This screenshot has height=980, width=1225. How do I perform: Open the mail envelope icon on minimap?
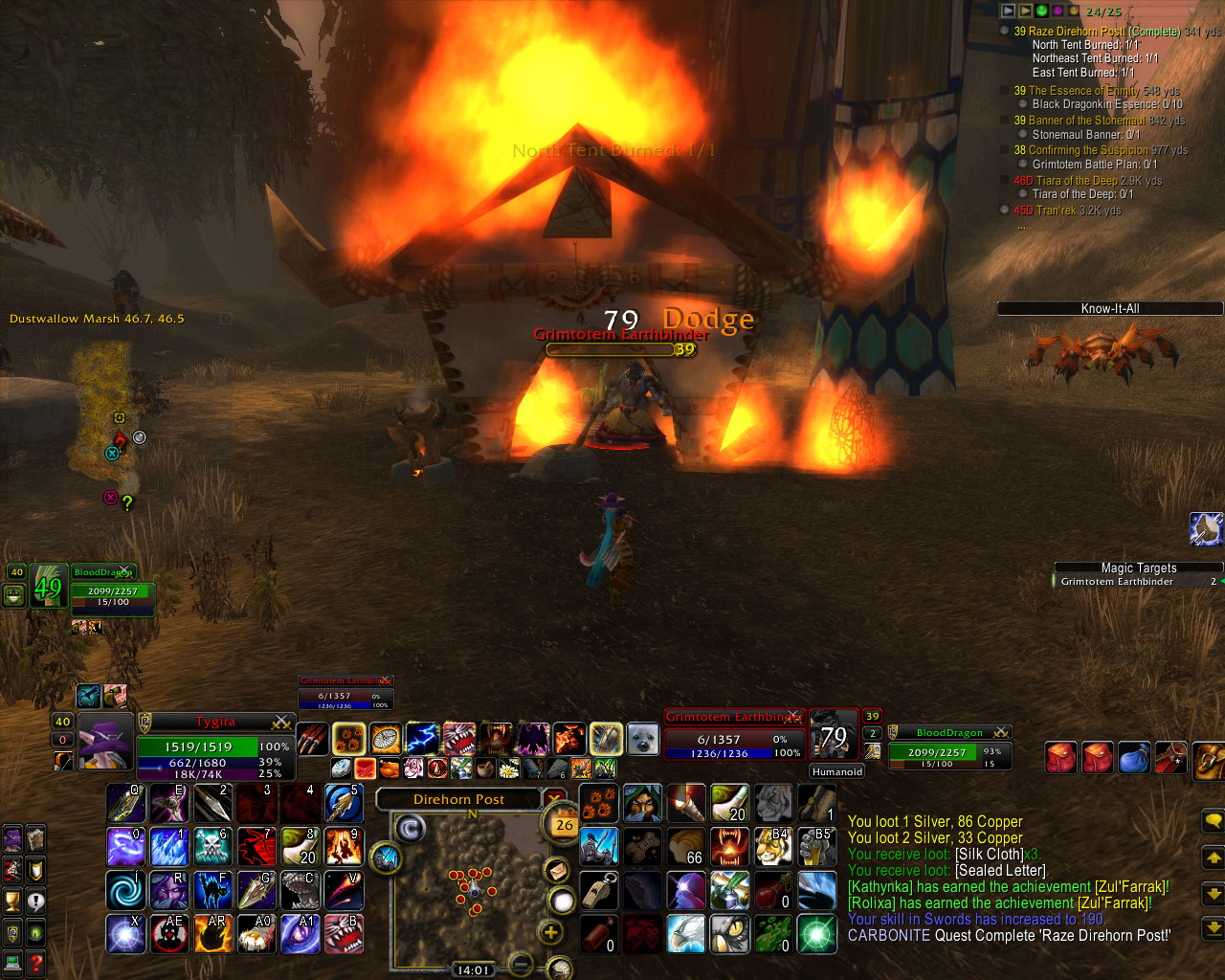tap(555, 870)
